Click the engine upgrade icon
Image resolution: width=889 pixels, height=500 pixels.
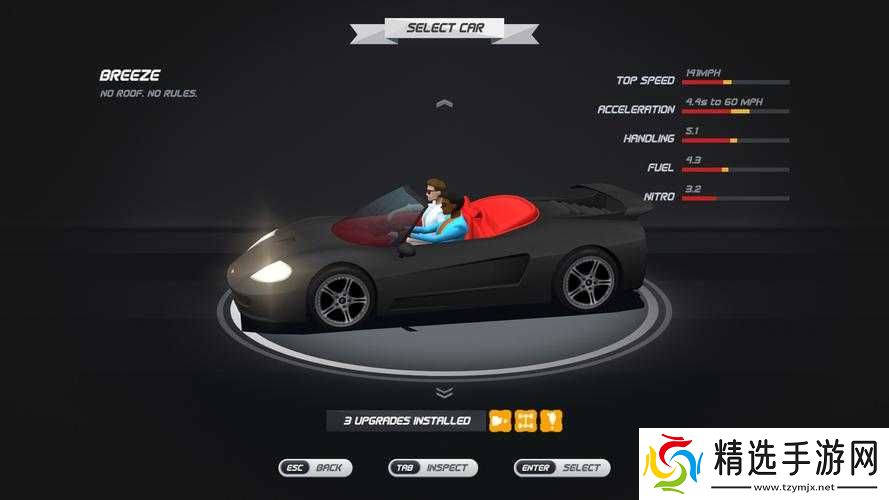click(500, 421)
